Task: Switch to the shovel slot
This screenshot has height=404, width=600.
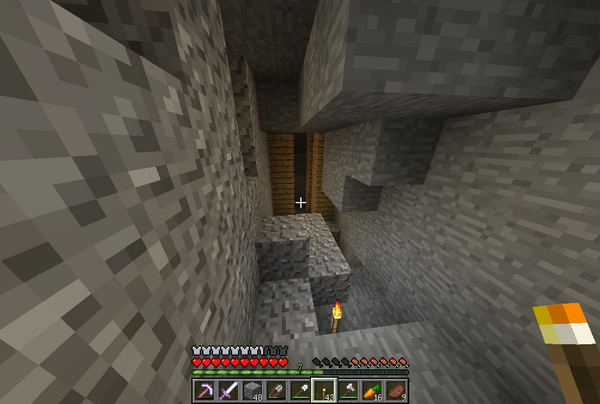Action: (299, 390)
